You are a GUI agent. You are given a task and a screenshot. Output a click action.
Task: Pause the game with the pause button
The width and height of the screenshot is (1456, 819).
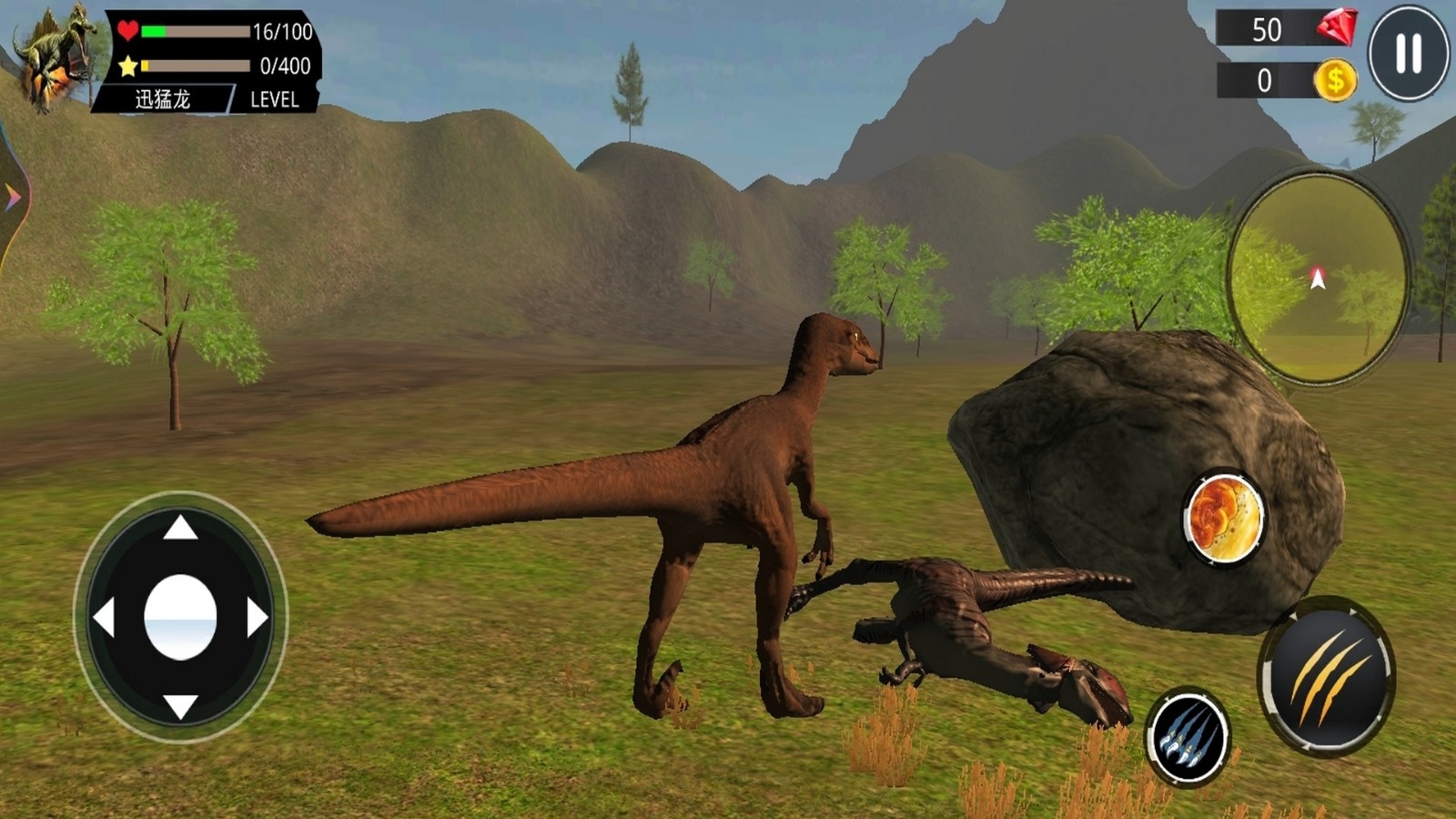click(x=1409, y=53)
